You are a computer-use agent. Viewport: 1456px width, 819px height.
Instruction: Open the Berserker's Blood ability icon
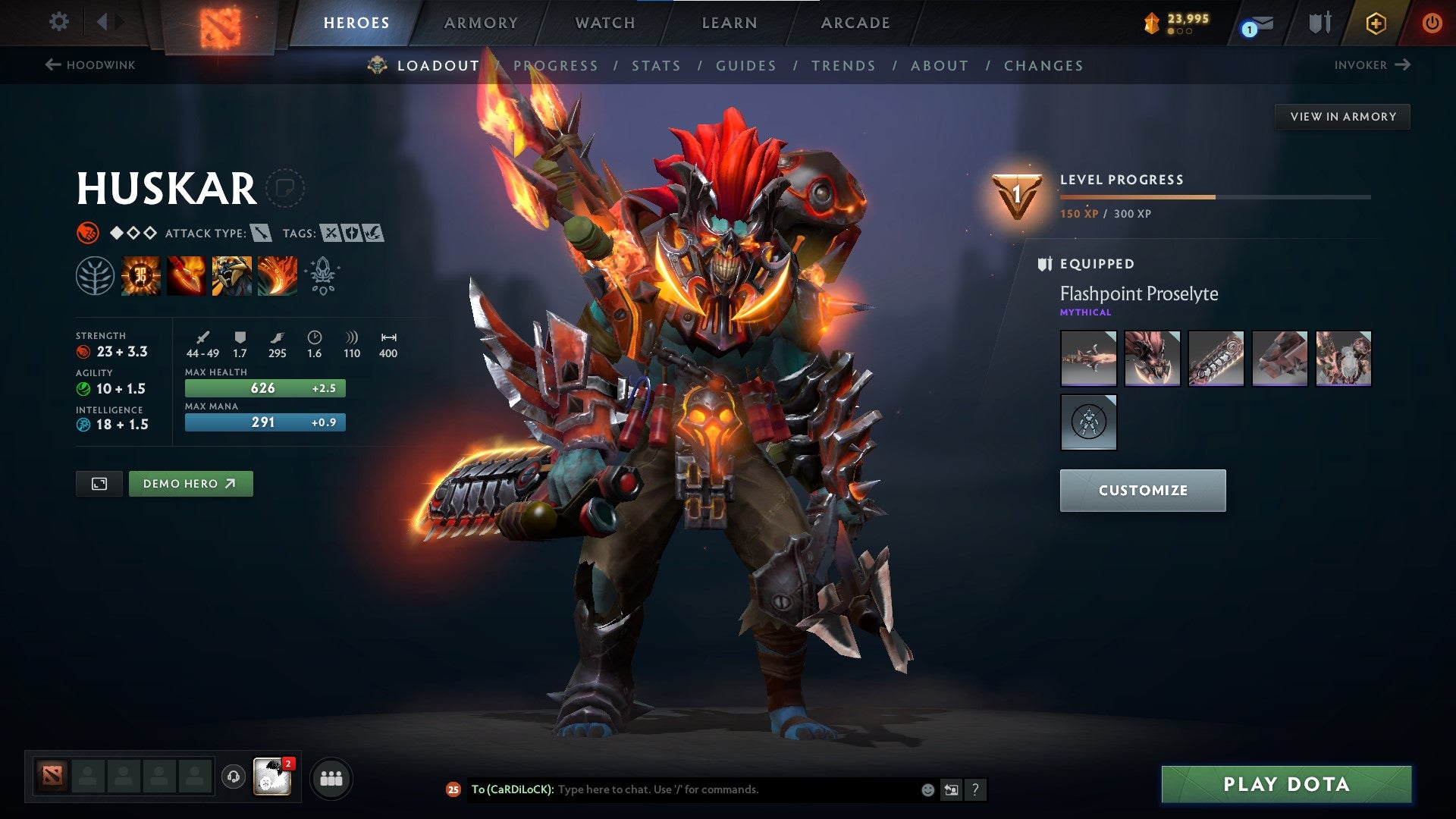tap(232, 275)
